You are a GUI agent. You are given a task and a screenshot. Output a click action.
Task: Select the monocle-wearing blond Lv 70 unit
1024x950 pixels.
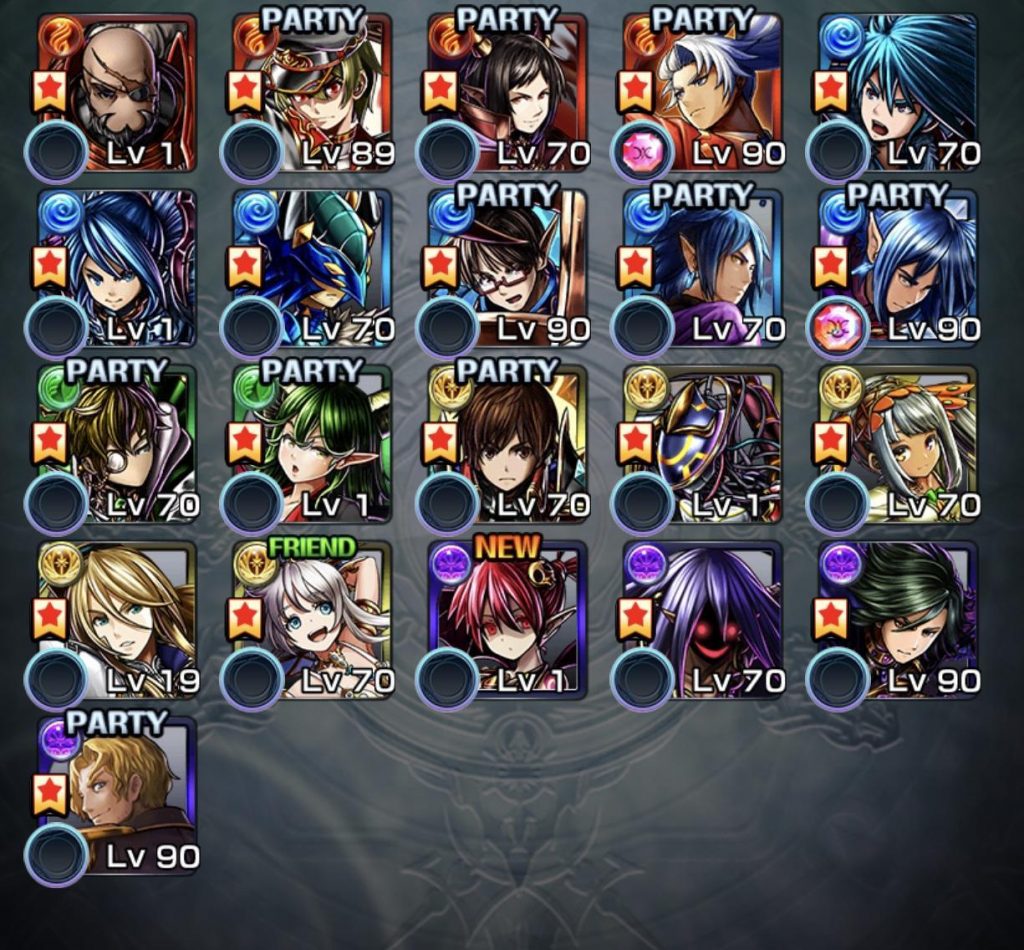[117, 444]
